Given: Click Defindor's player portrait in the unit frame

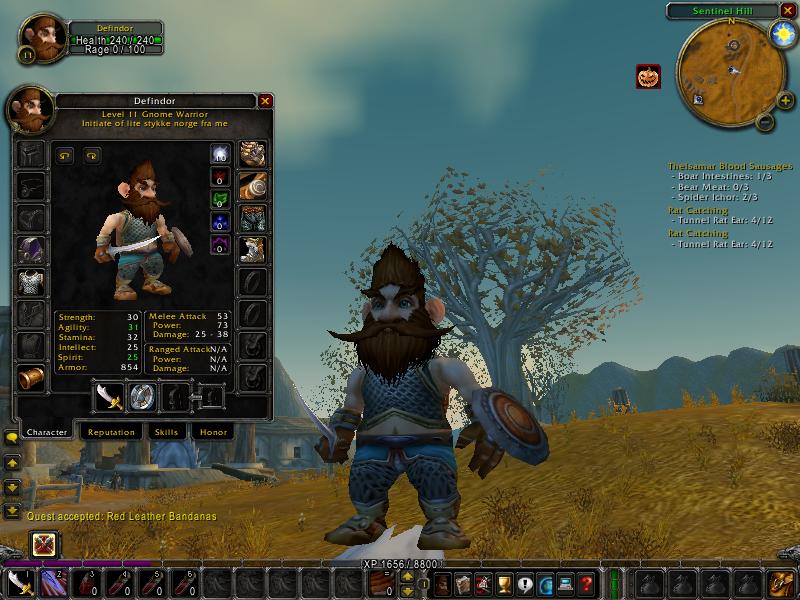Looking at the screenshot, I should pos(42,37).
